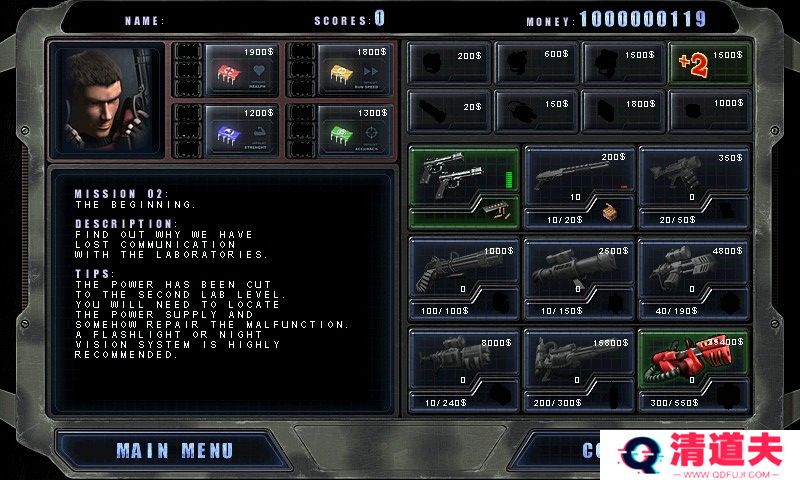800x480 pixels.
Task: Select the +2 lives item for 1500$
Action: pos(709,64)
